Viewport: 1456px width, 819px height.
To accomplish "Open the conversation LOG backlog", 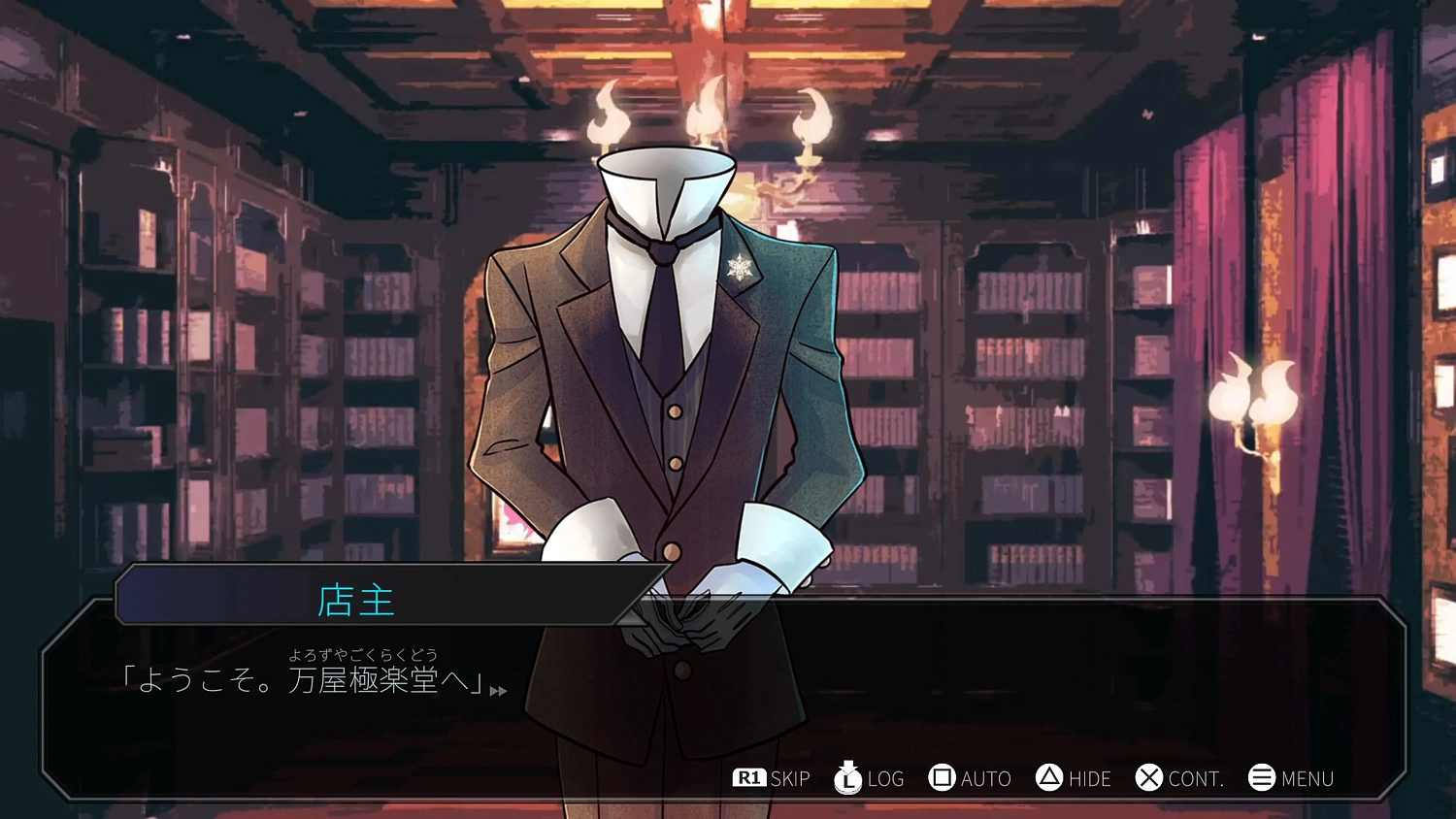I will [883, 778].
